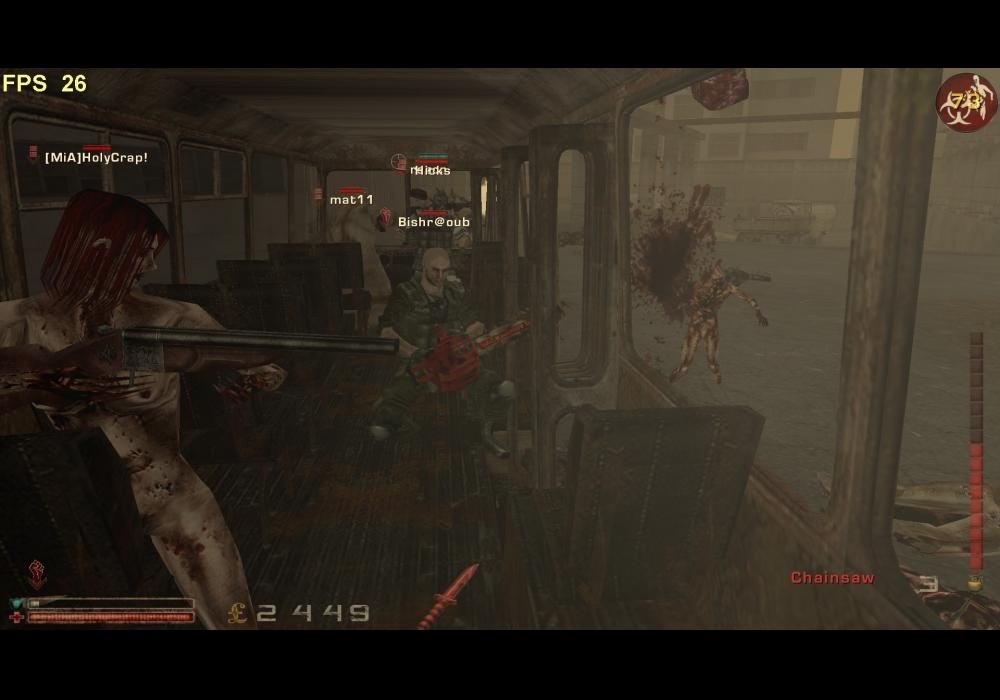Image resolution: width=1000 pixels, height=700 pixels.
Task: Click the biohazard zombie counter icon
Action: coord(965,101)
